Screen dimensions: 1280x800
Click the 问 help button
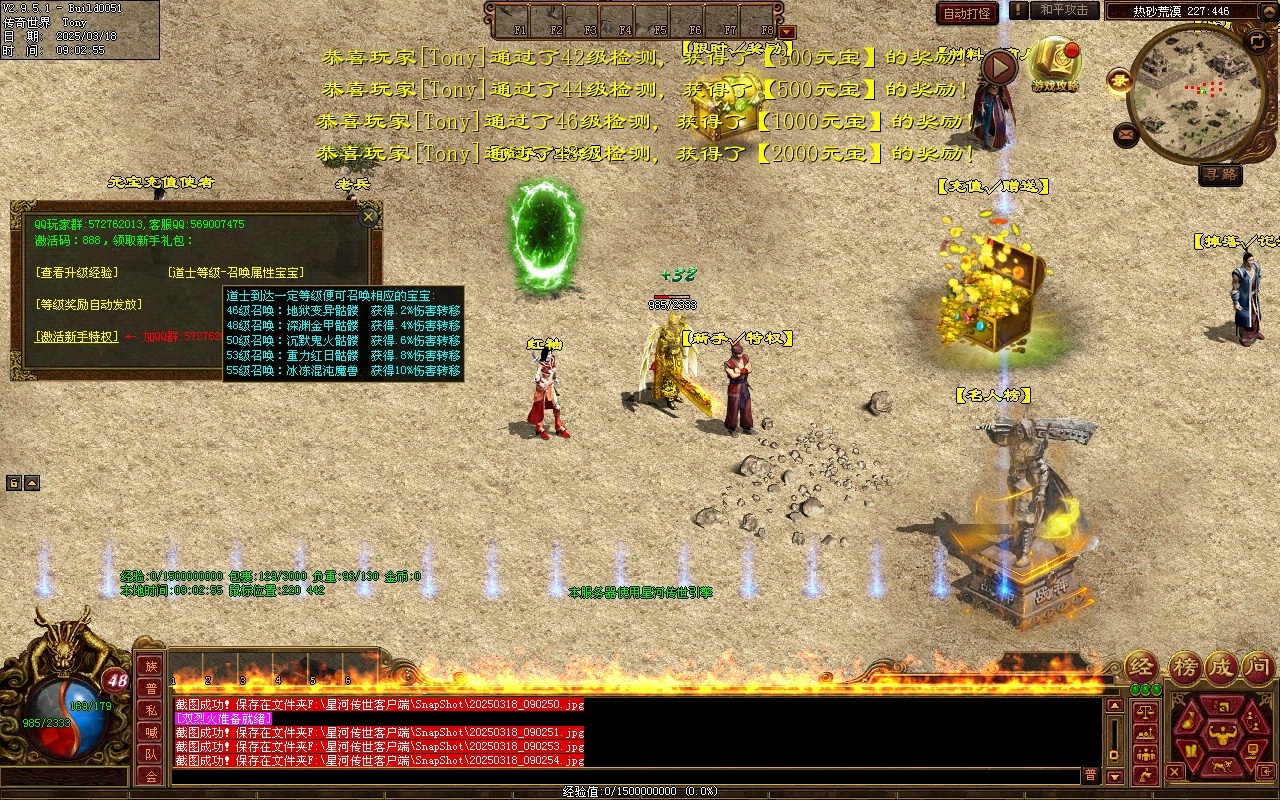pos(1257,667)
